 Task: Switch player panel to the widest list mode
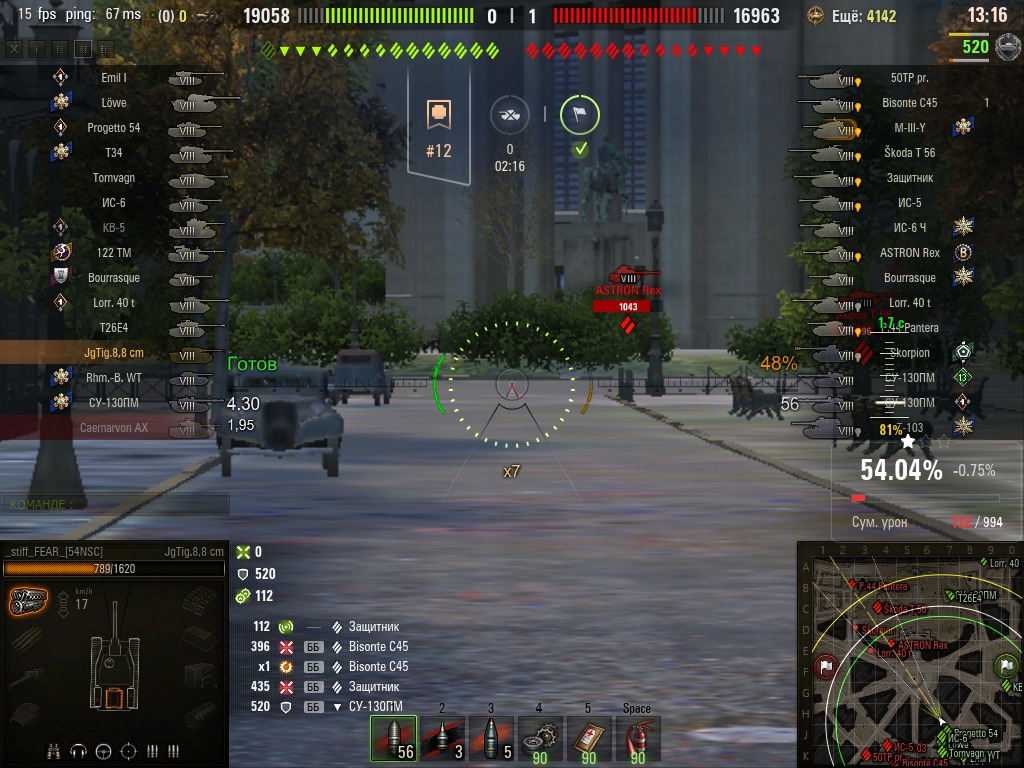107,48
